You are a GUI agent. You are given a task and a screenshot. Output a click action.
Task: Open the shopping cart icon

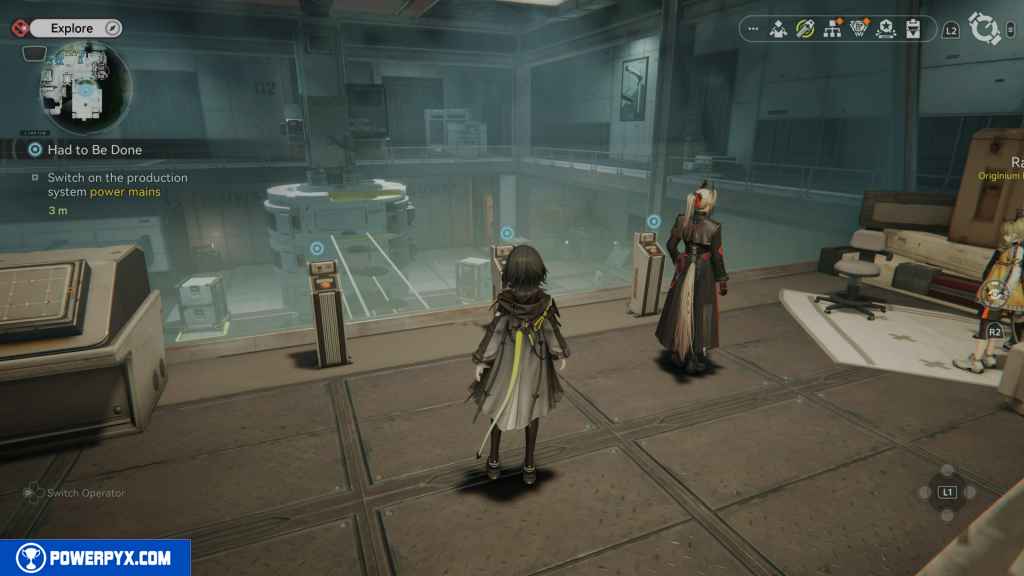coord(858,29)
